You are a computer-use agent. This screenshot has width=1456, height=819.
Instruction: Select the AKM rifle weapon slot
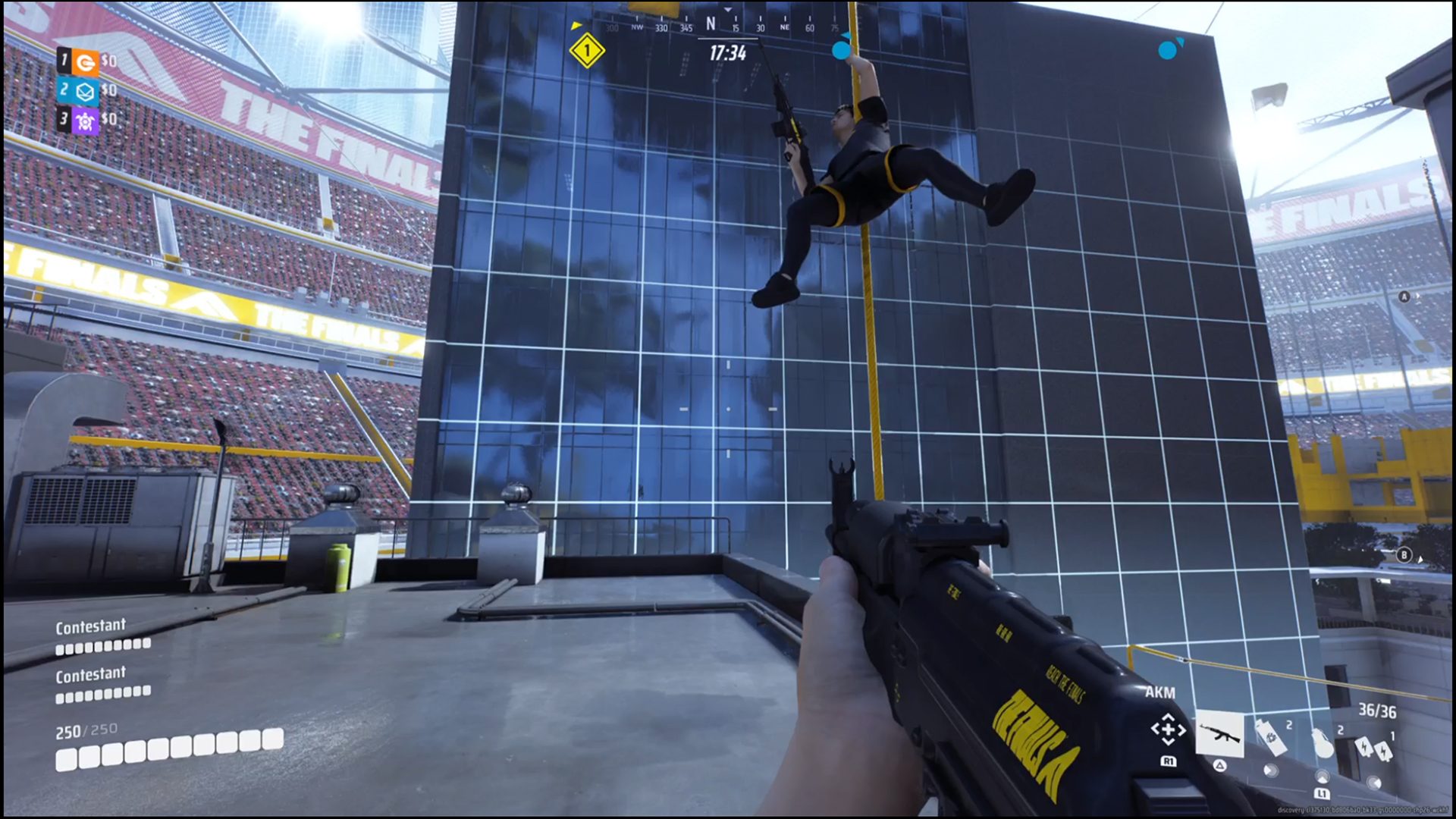1219,734
